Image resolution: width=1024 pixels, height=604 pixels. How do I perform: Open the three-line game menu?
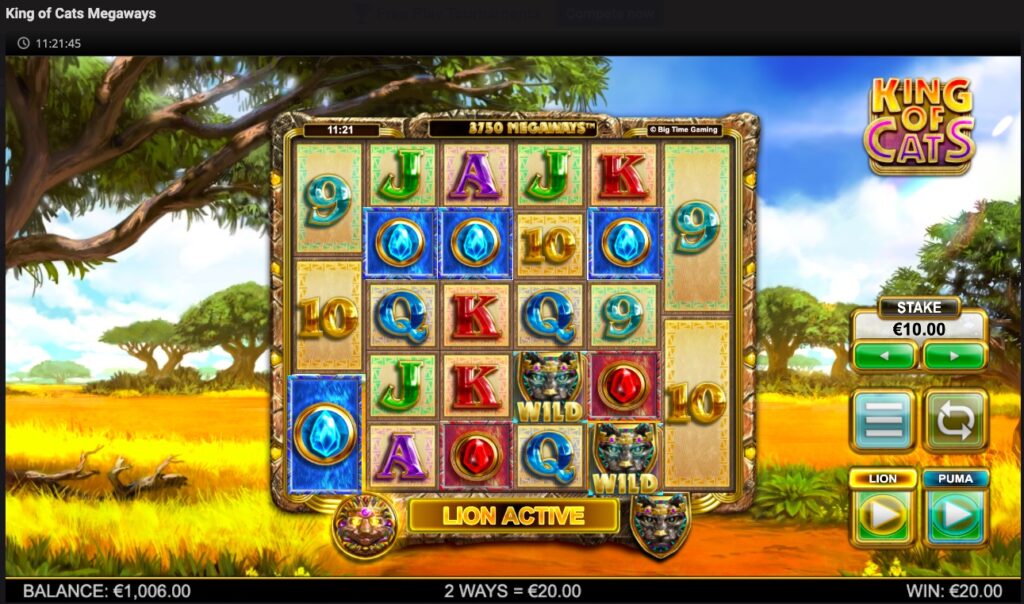pos(883,421)
